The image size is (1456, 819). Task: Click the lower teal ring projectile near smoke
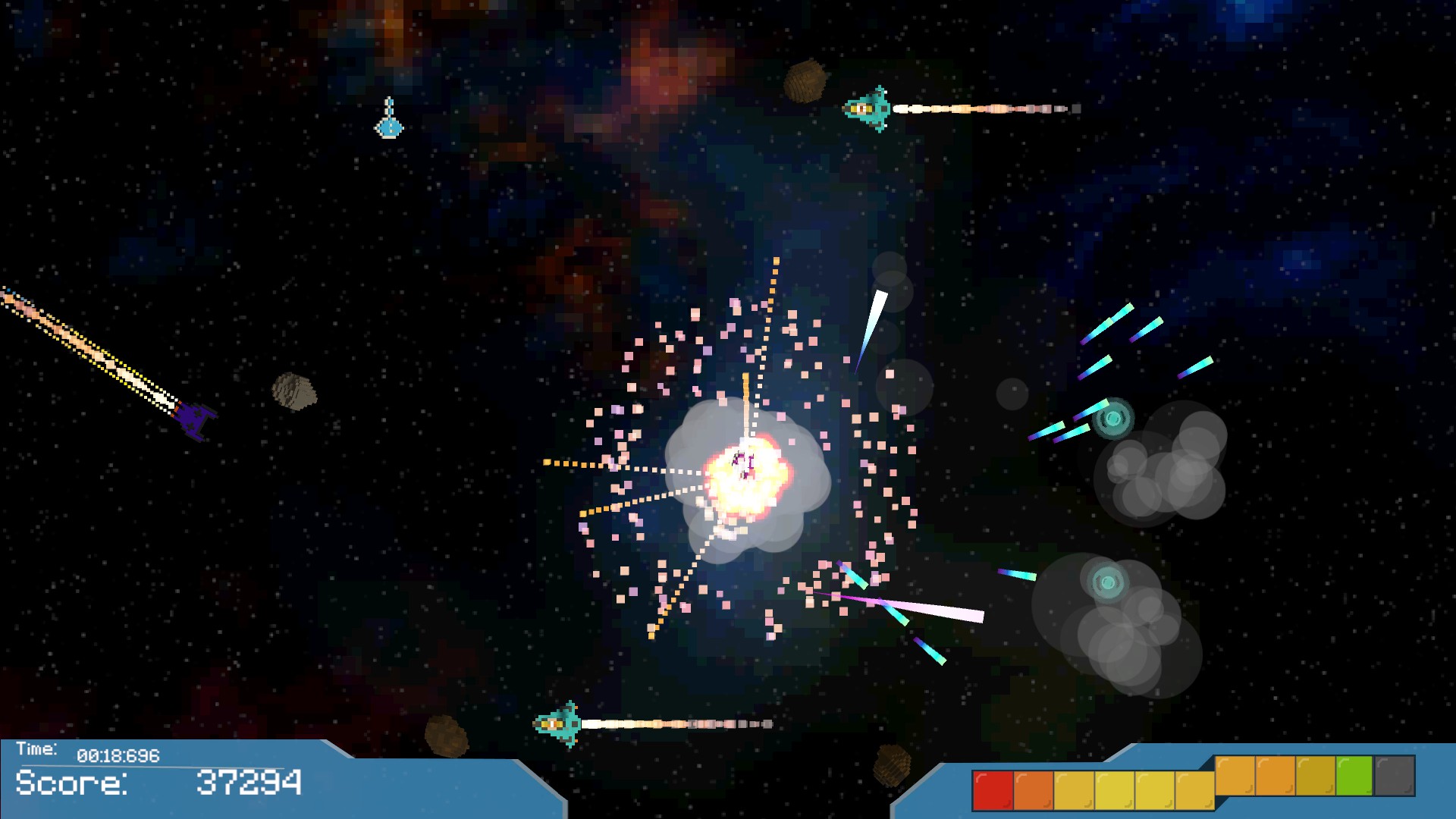tap(1106, 584)
